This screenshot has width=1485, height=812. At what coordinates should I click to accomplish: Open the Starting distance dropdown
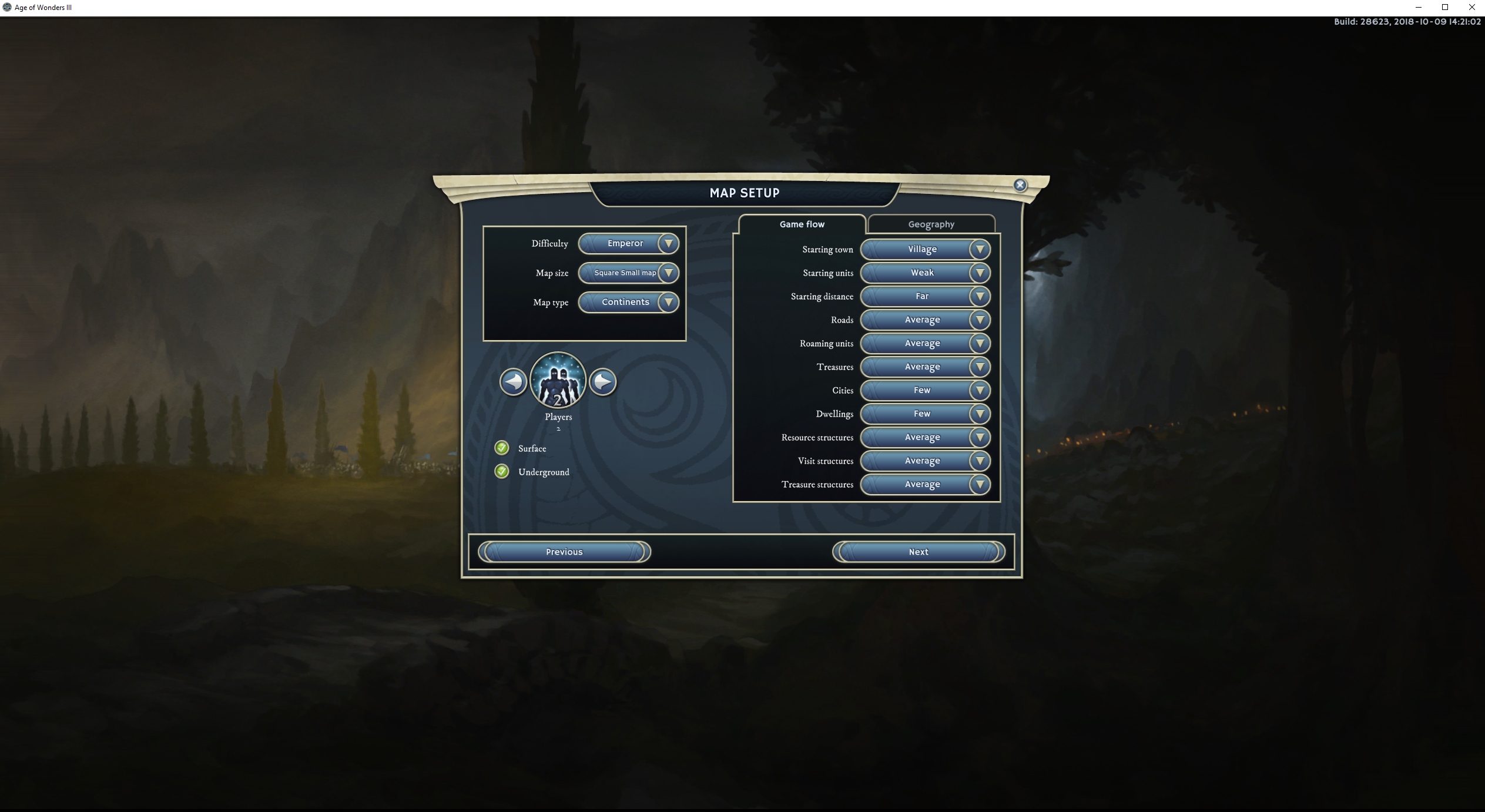pos(925,296)
